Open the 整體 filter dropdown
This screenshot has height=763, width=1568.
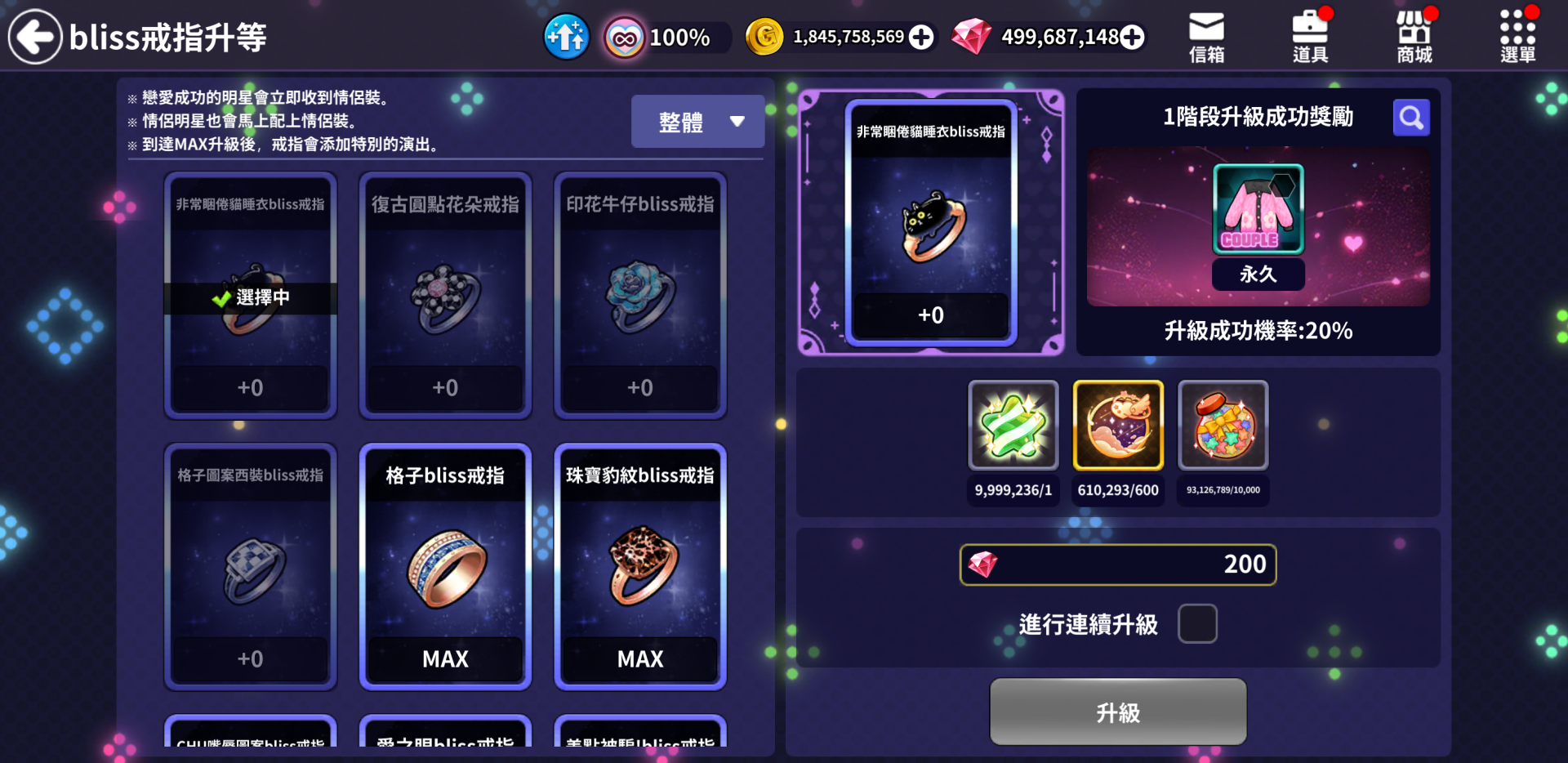(x=697, y=122)
